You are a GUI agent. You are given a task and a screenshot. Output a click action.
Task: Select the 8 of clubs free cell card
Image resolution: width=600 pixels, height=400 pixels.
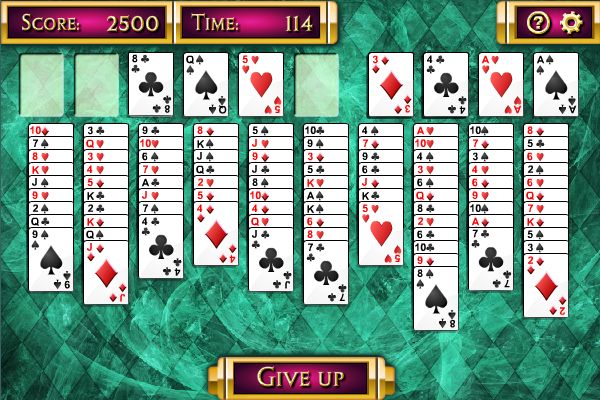pyautogui.click(x=152, y=84)
